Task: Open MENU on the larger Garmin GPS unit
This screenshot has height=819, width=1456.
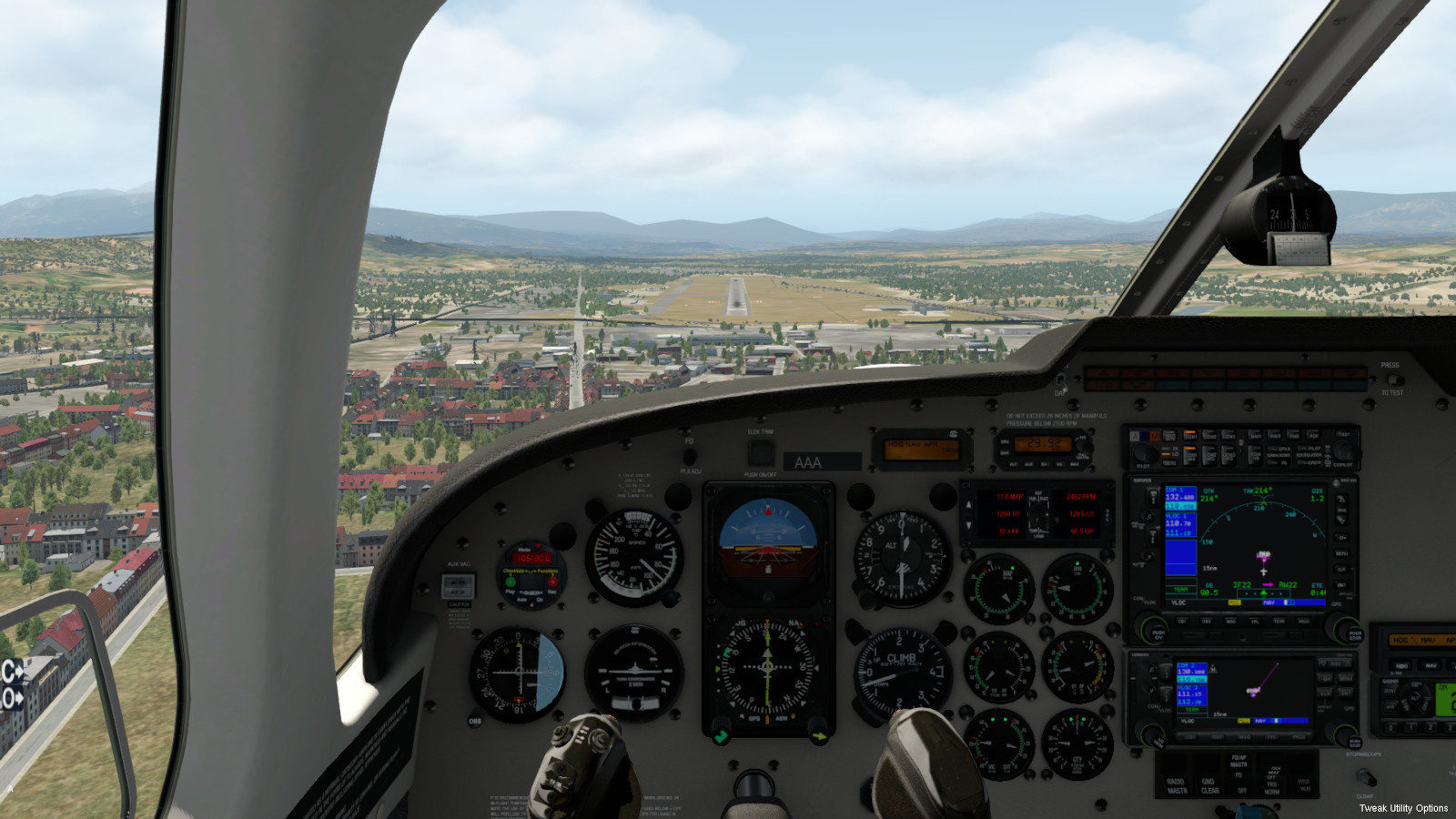Action: pos(1341,552)
